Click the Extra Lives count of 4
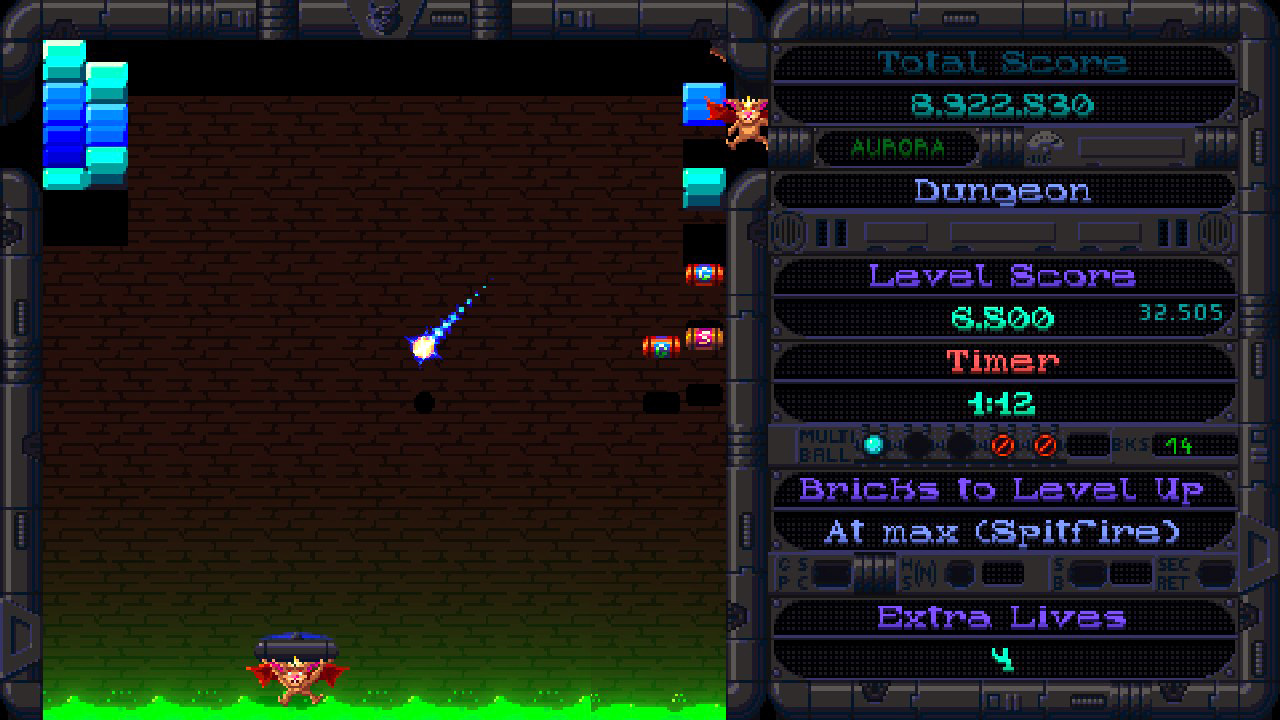Screen dimensions: 1280x720 pyautogui.click(x=1004, y=660)
